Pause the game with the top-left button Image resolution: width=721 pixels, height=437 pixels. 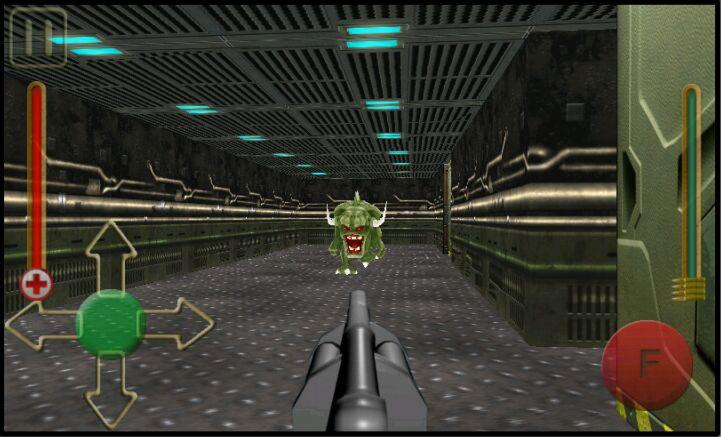(x=37, y=37)
